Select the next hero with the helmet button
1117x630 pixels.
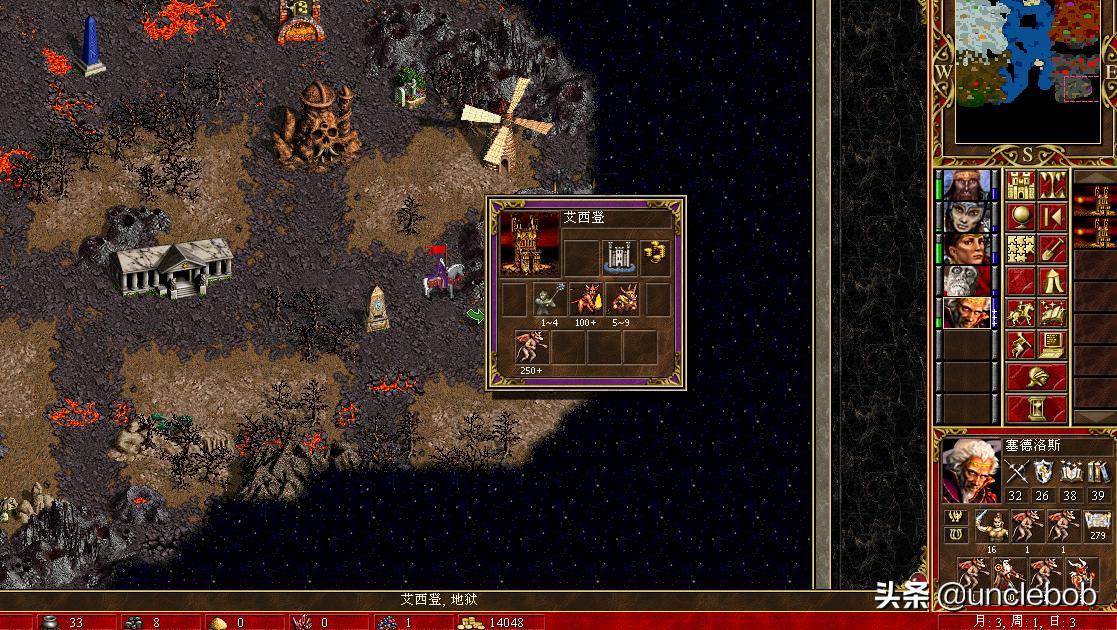pos(1037,377)
